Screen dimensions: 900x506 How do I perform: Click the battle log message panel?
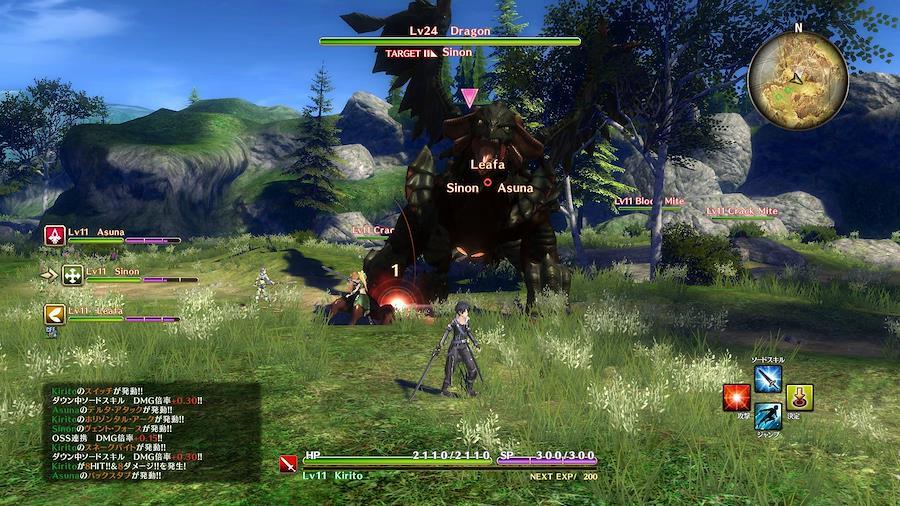pos(150,432)
